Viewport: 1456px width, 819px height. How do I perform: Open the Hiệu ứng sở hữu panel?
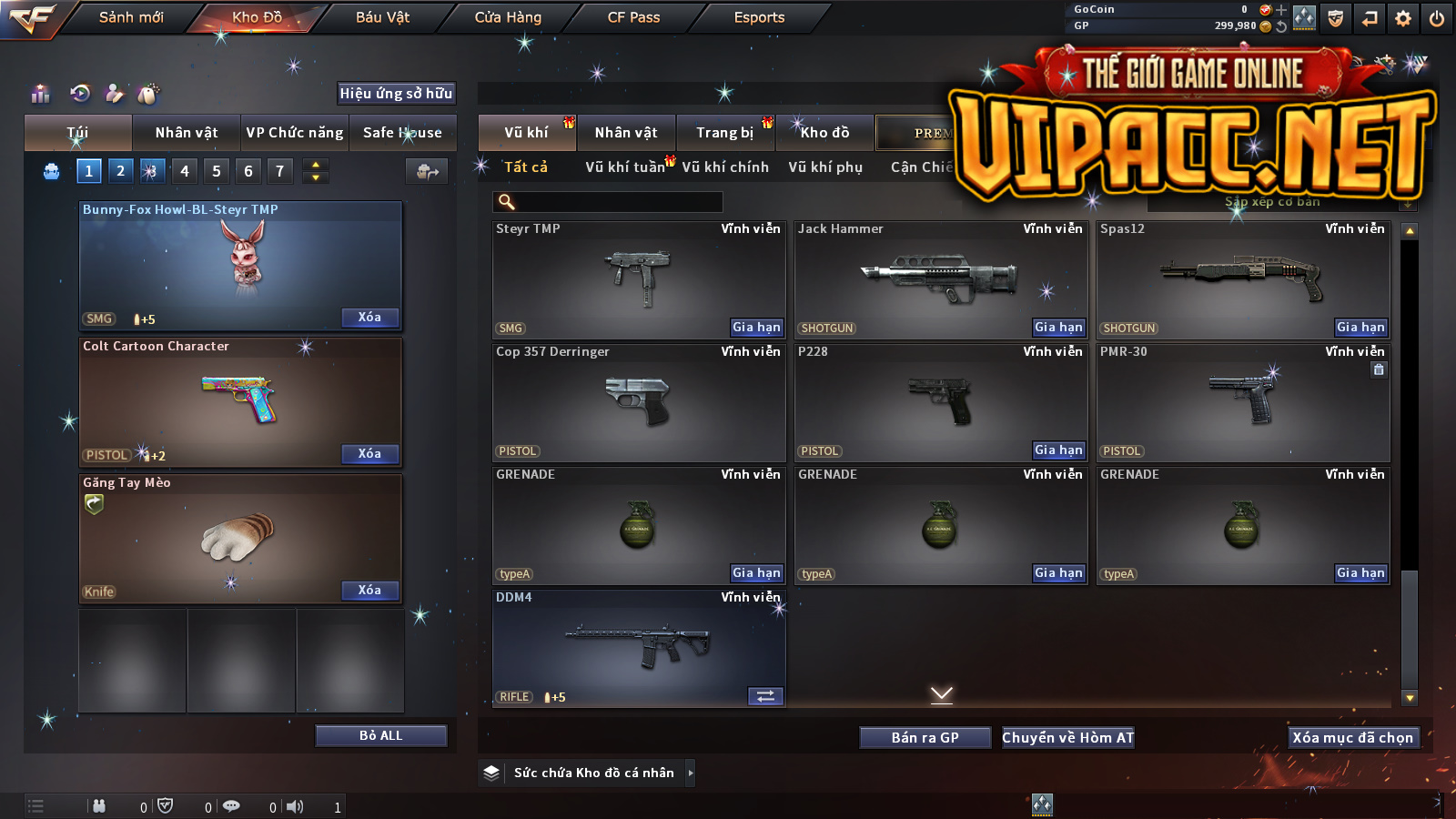point(396,93)
